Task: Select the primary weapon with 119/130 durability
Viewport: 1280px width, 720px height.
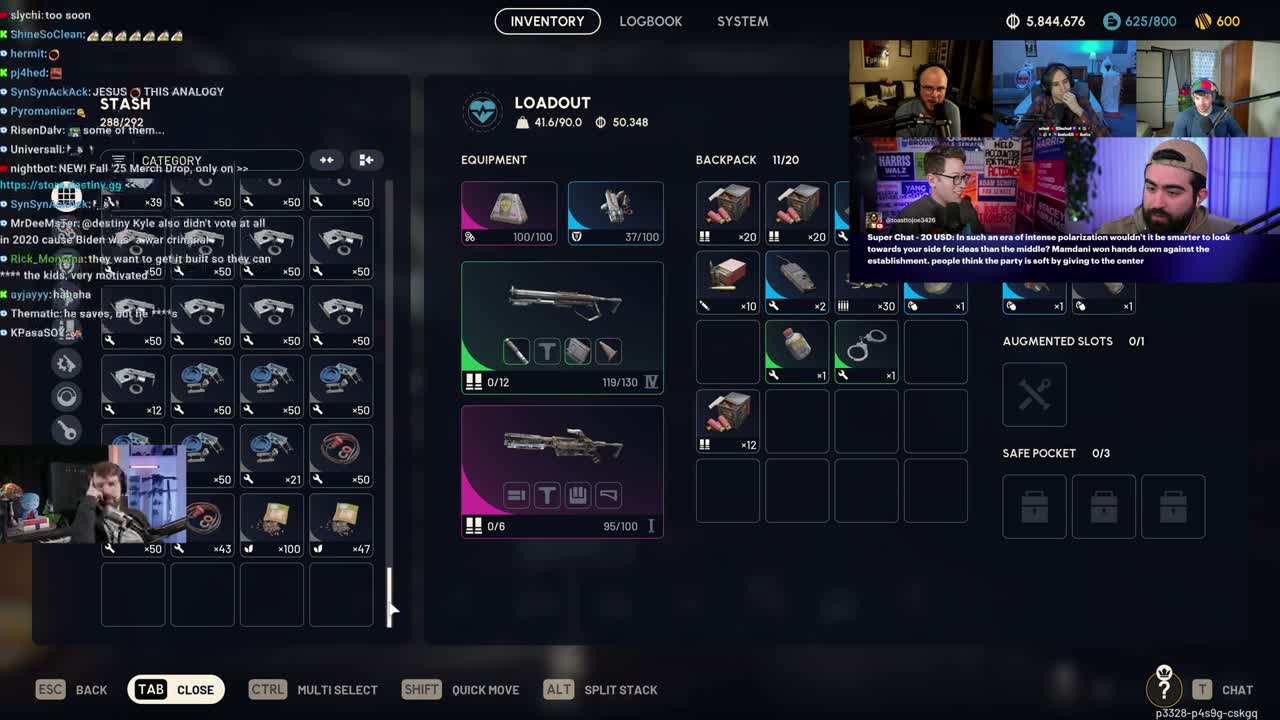Action: point(561,326)
